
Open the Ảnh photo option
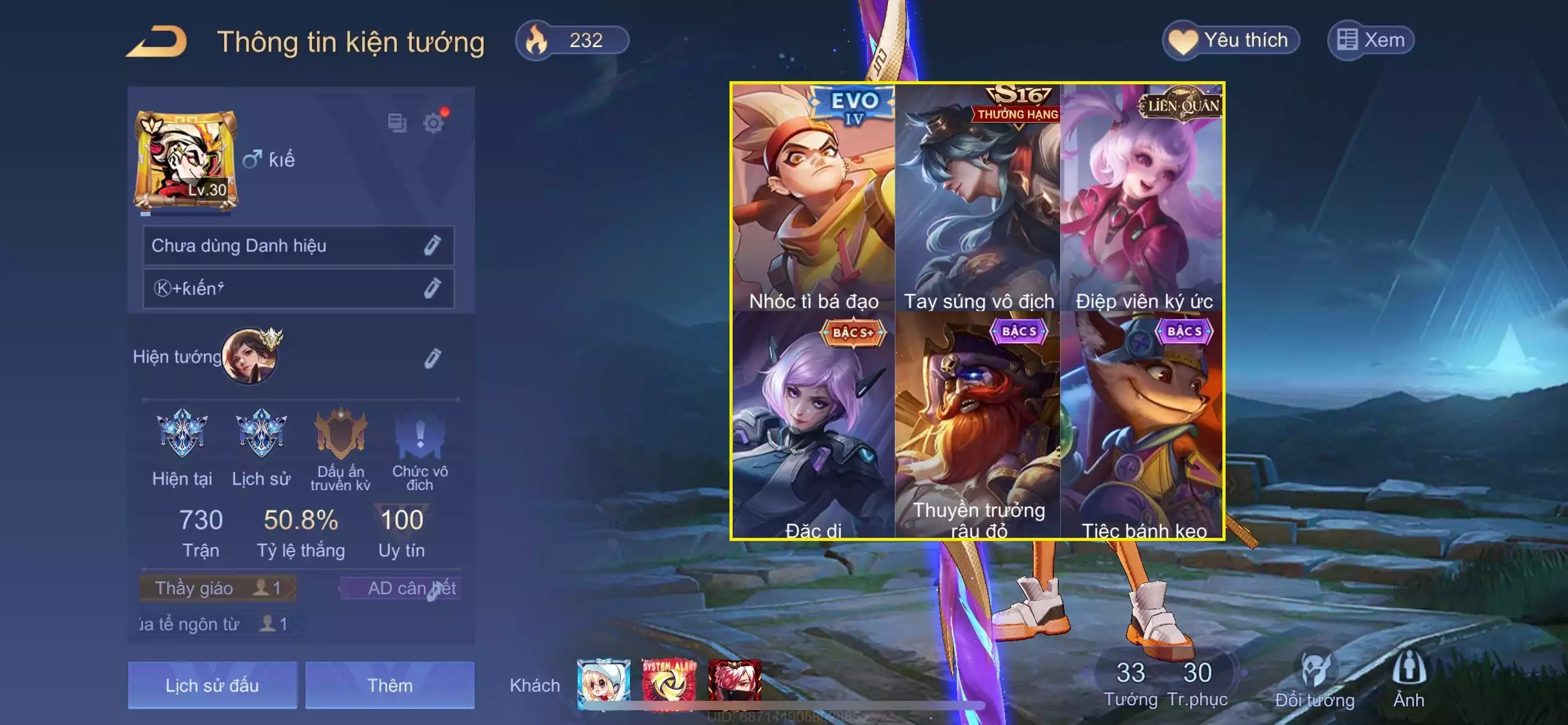pos(1409,681)
